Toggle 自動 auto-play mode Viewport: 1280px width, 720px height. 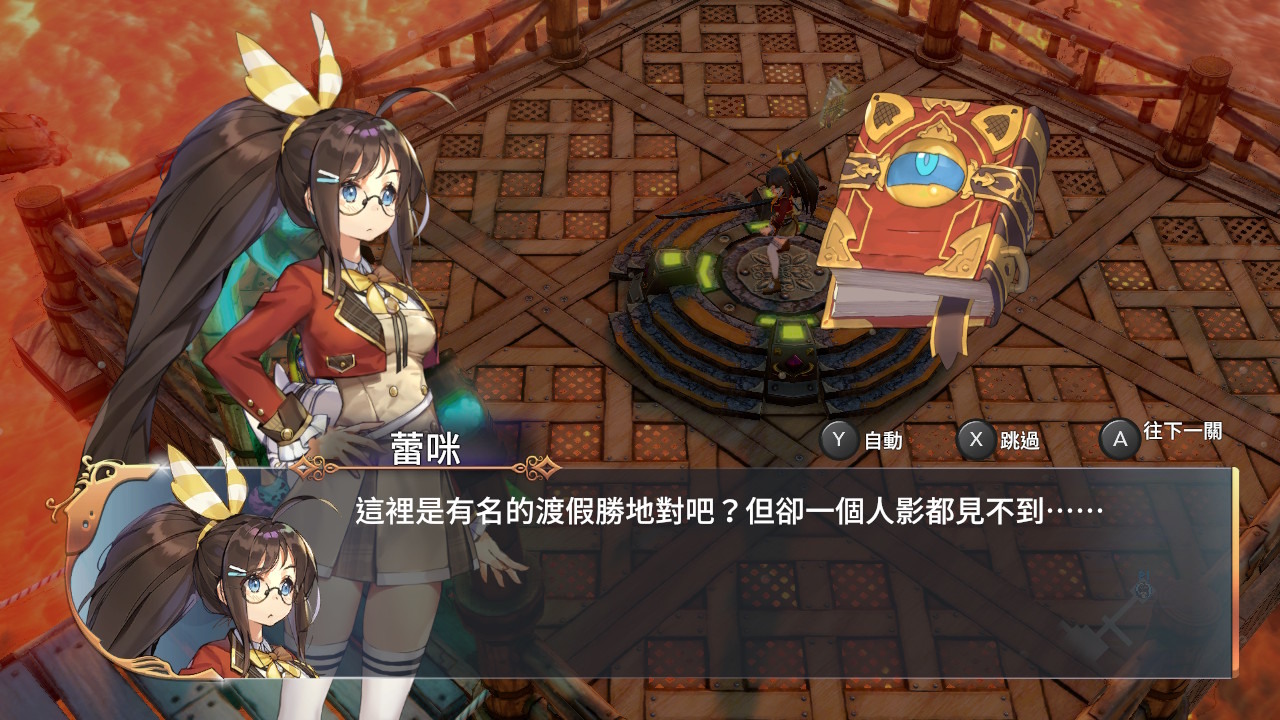tap(885, 438)
